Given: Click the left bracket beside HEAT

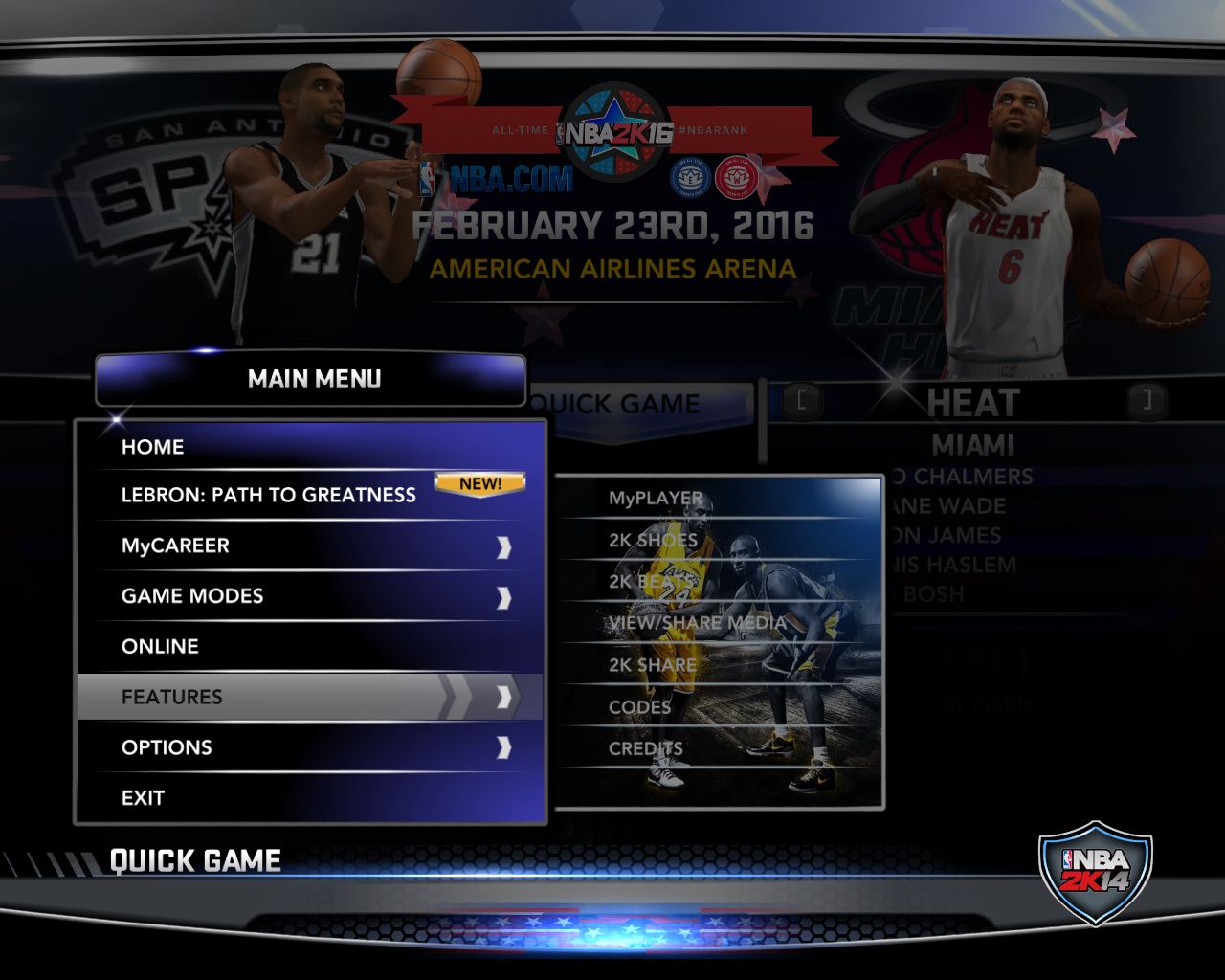Looking at the screenshot, I should pos(803,401).
